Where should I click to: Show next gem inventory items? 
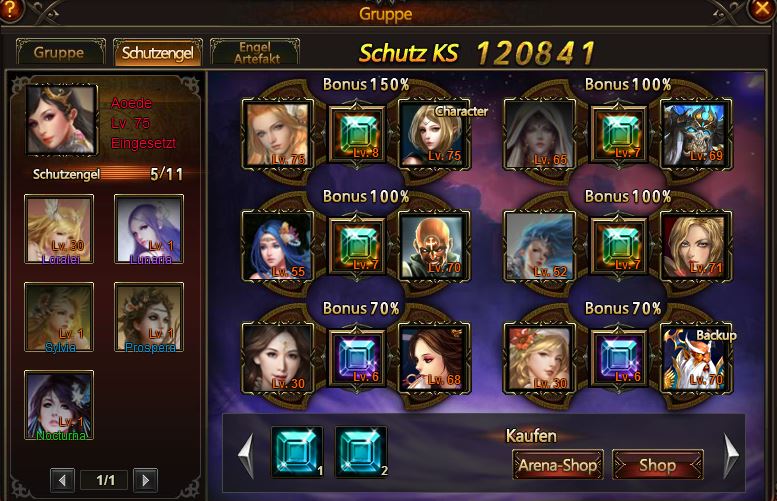(x=731, y=455)
